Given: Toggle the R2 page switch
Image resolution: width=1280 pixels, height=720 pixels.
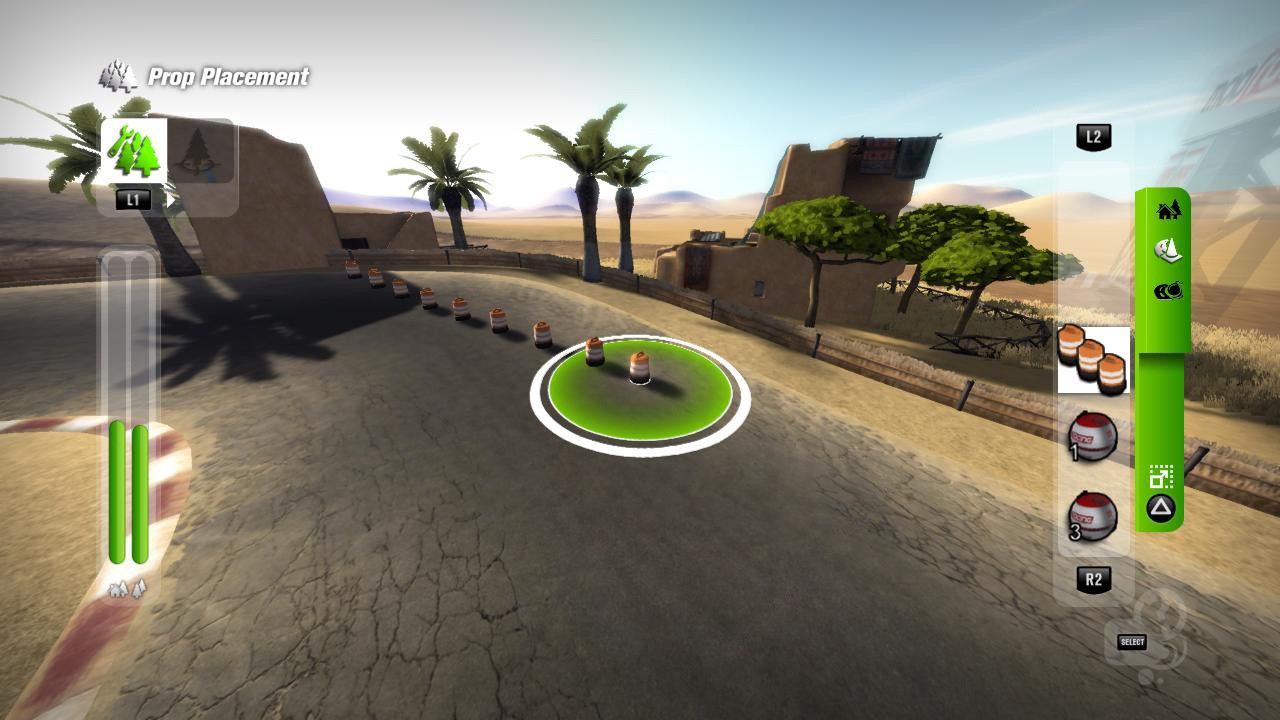Looking at the screenshot, I should click(x=1094, y=578).
